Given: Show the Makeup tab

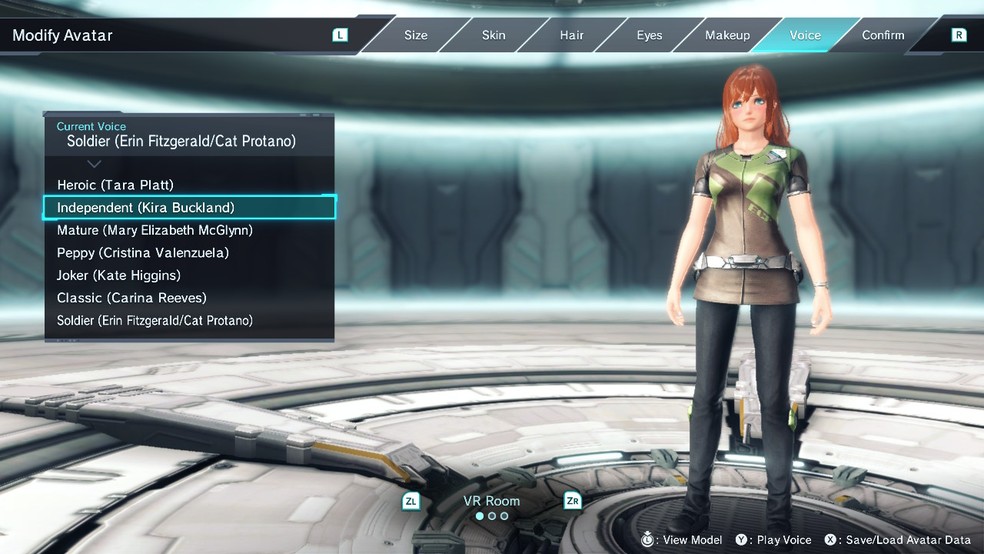Looking at the screenshot, I should click(727, 35).
